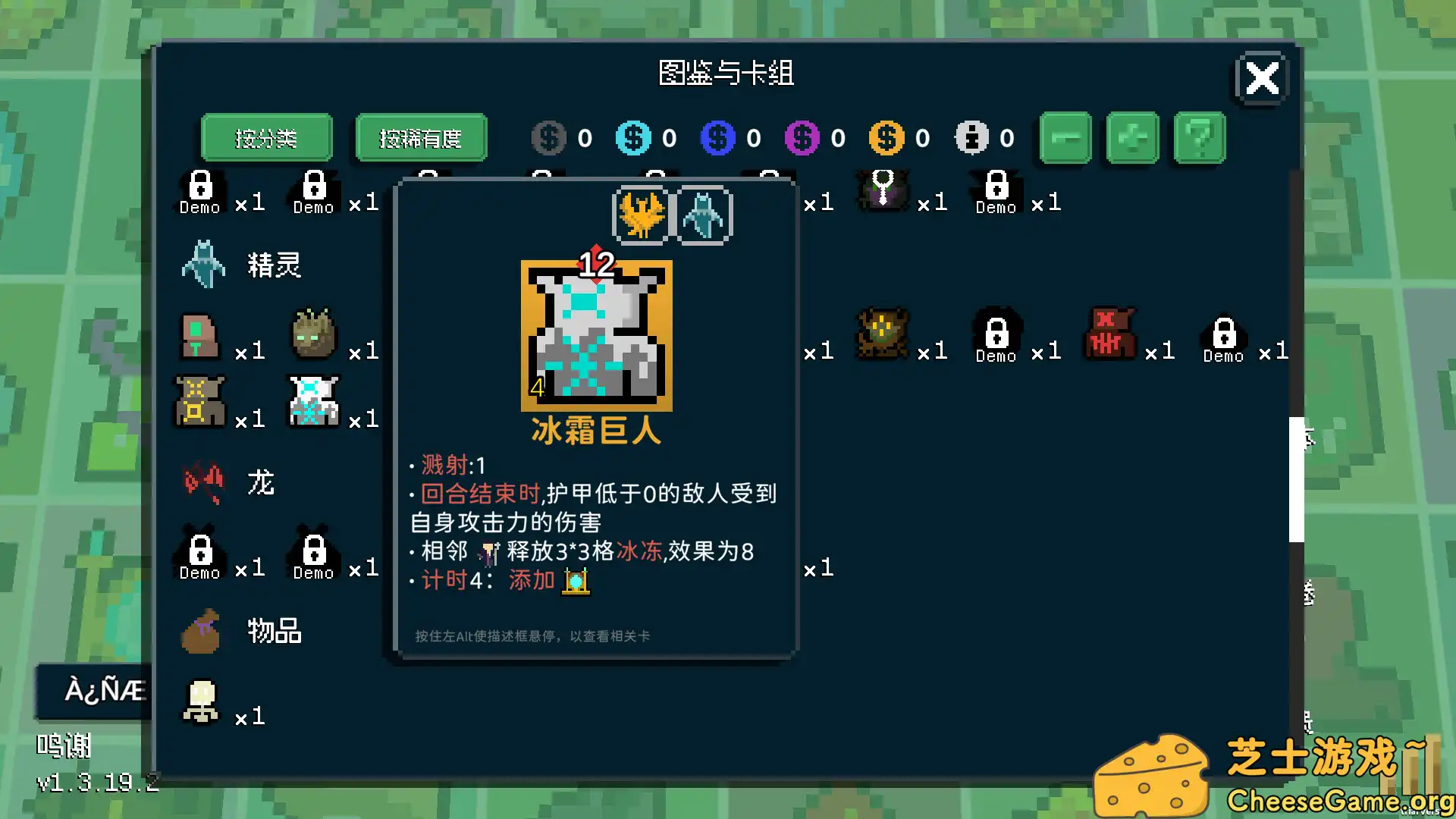Click the green minus button
1456x819 pixels.
1065,137
